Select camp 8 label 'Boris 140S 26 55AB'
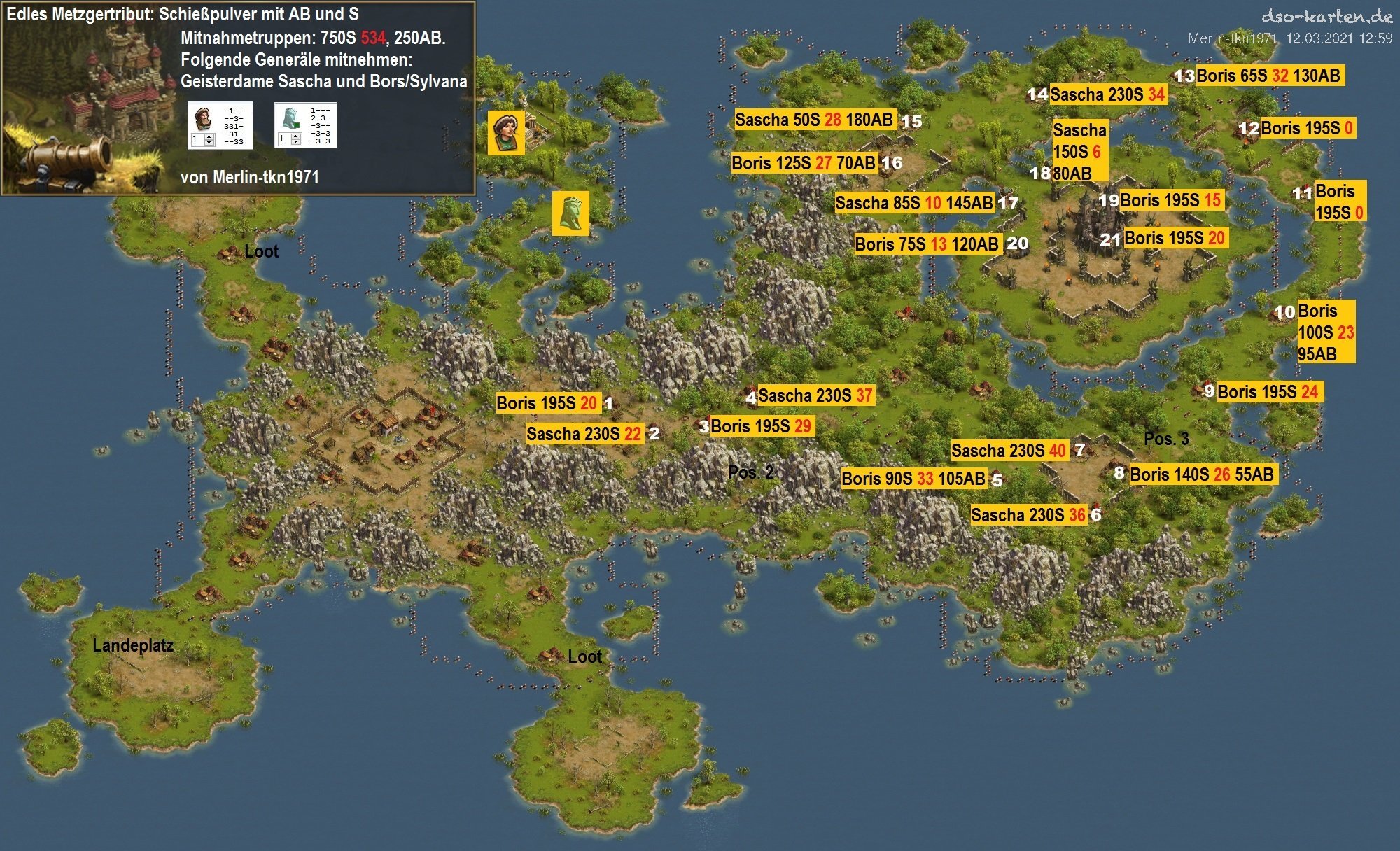Image resolution: width=1400 pixels, height=851 pixels. point(1201,474)
